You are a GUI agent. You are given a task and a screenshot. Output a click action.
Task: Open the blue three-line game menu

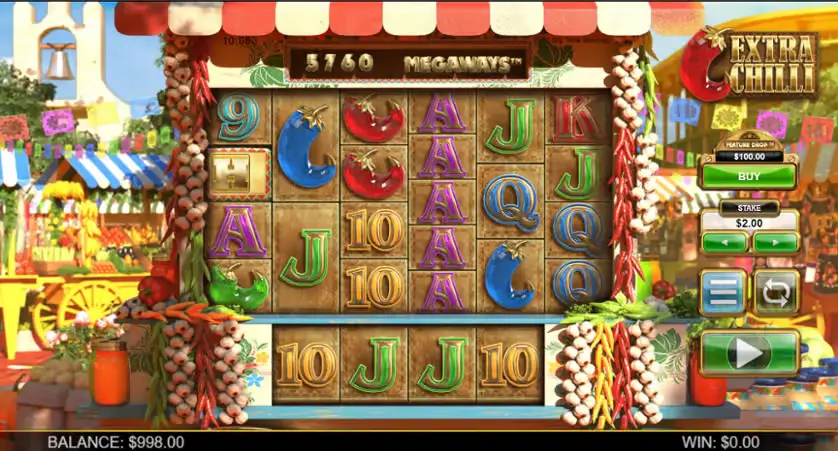click(723, 292)
